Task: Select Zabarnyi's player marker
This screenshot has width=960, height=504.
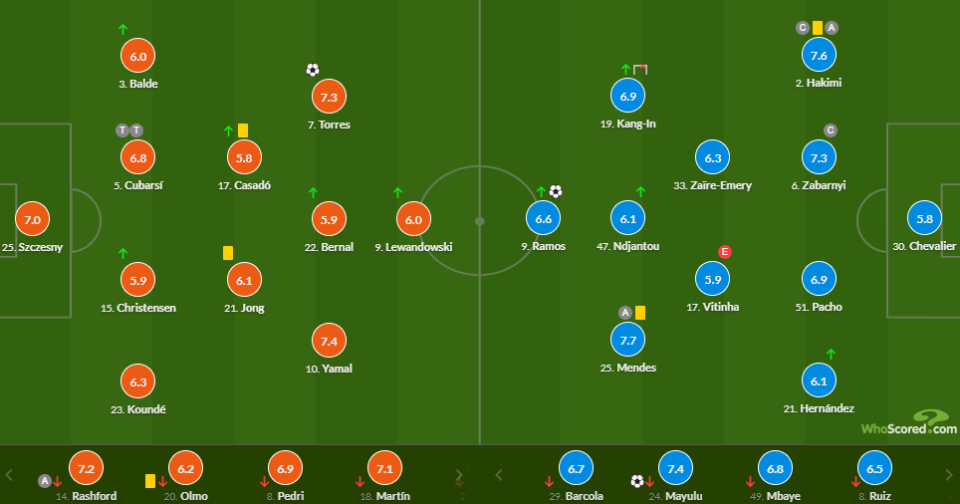Action: click(818, 158)
